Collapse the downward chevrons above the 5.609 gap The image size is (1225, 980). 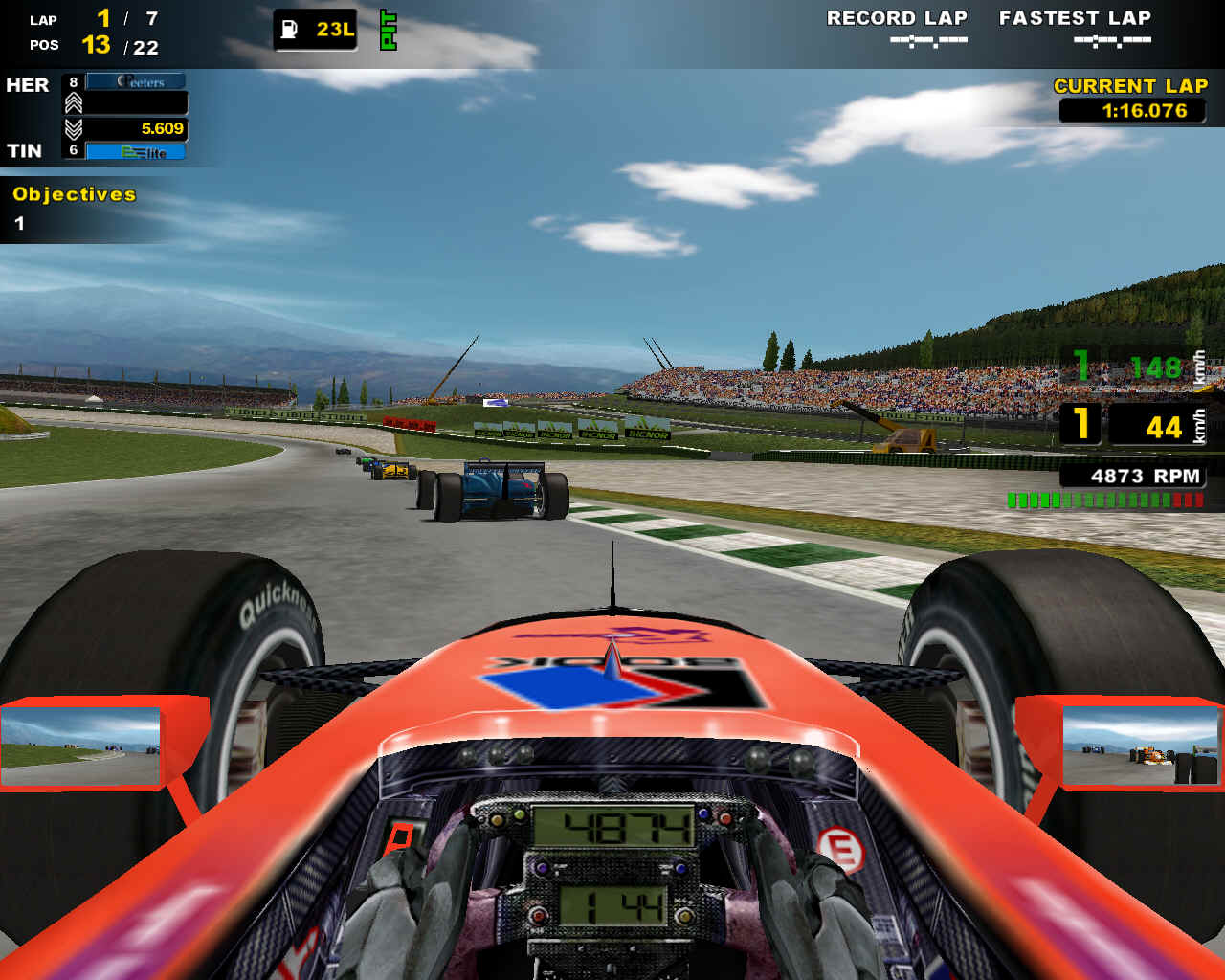pyautogui.click(x=73, y=126)
